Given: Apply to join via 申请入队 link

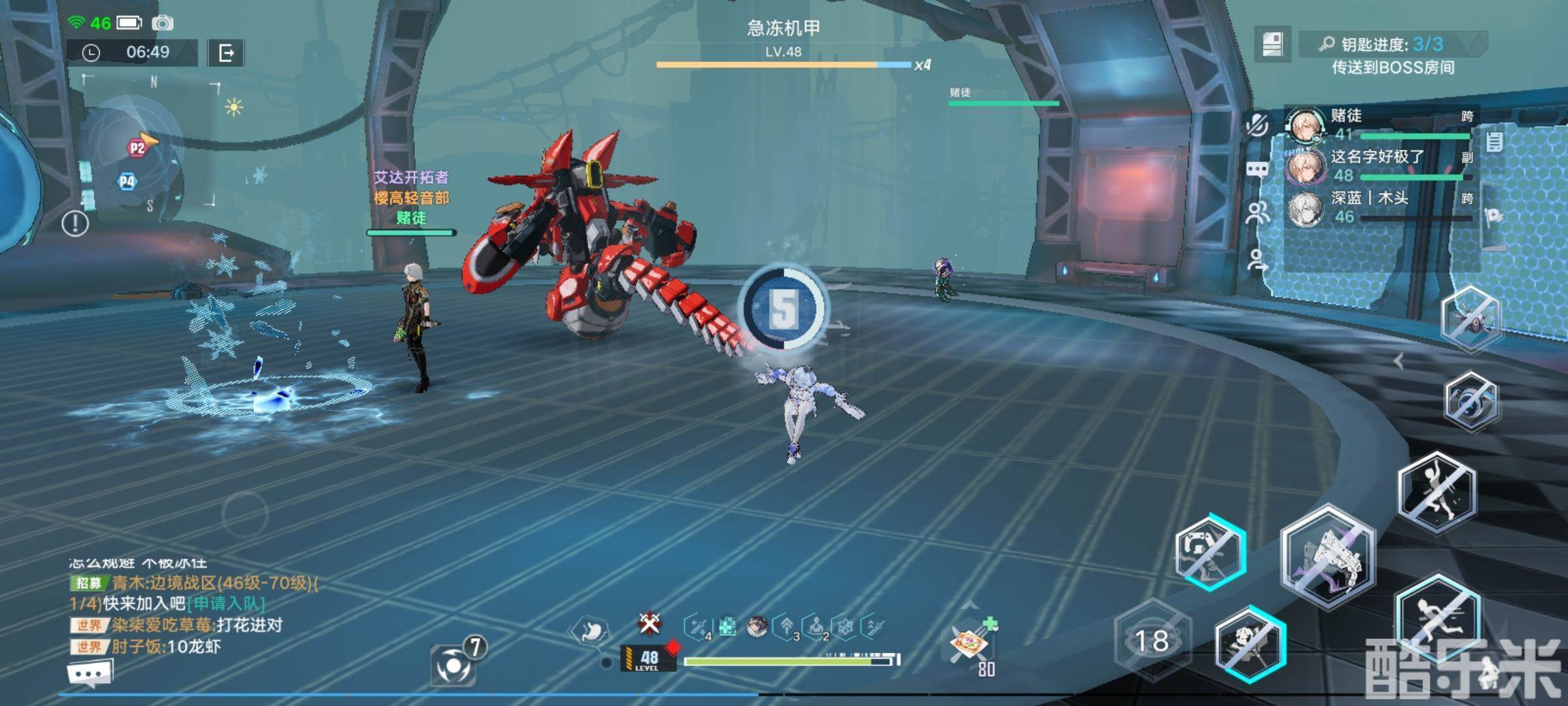Looking at the screenshot, I should click(226, 603).
